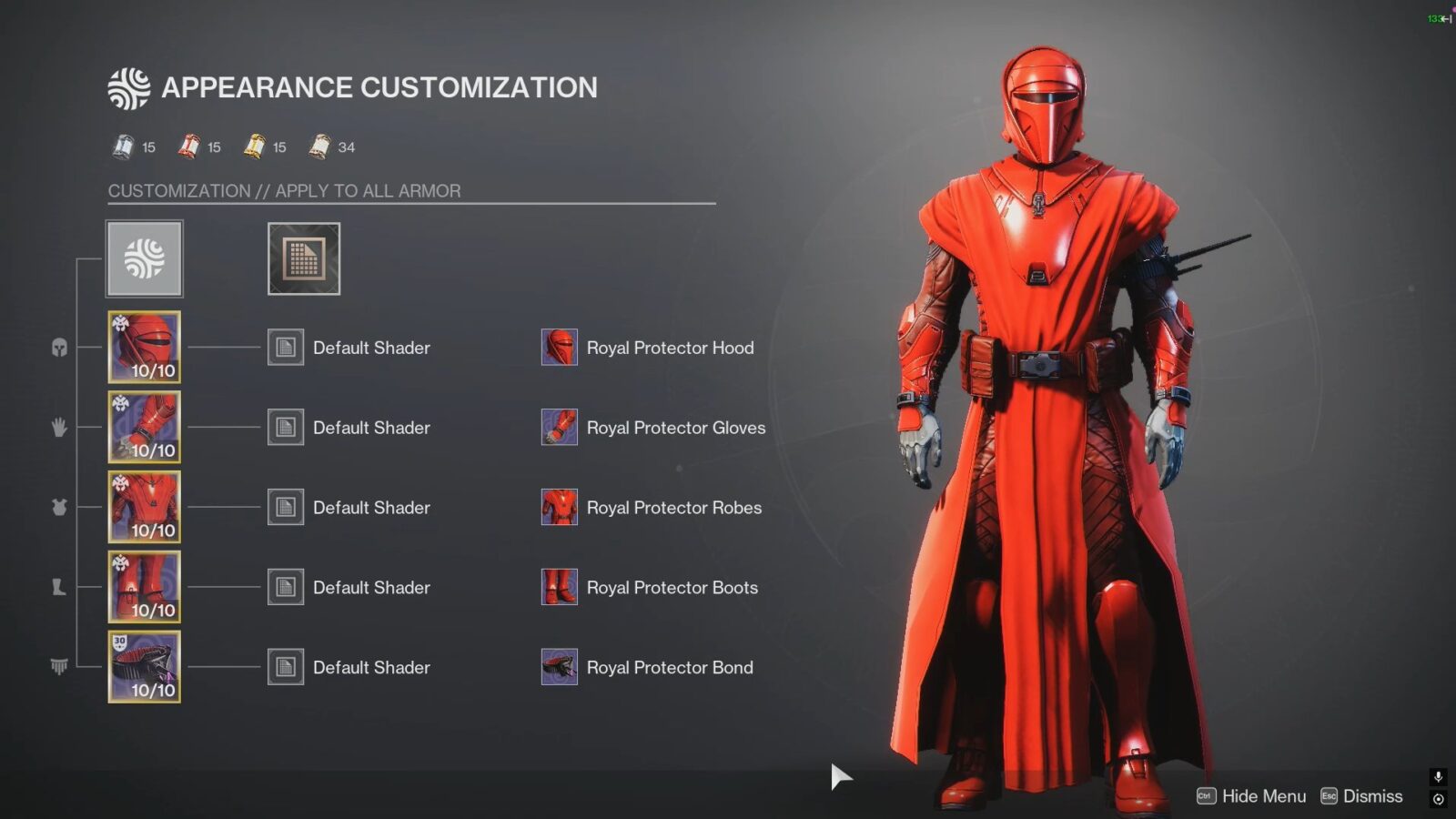Select the helmet slot icon in sidebar
Screen dimensions: 1456x819
[x=57, y=347]
